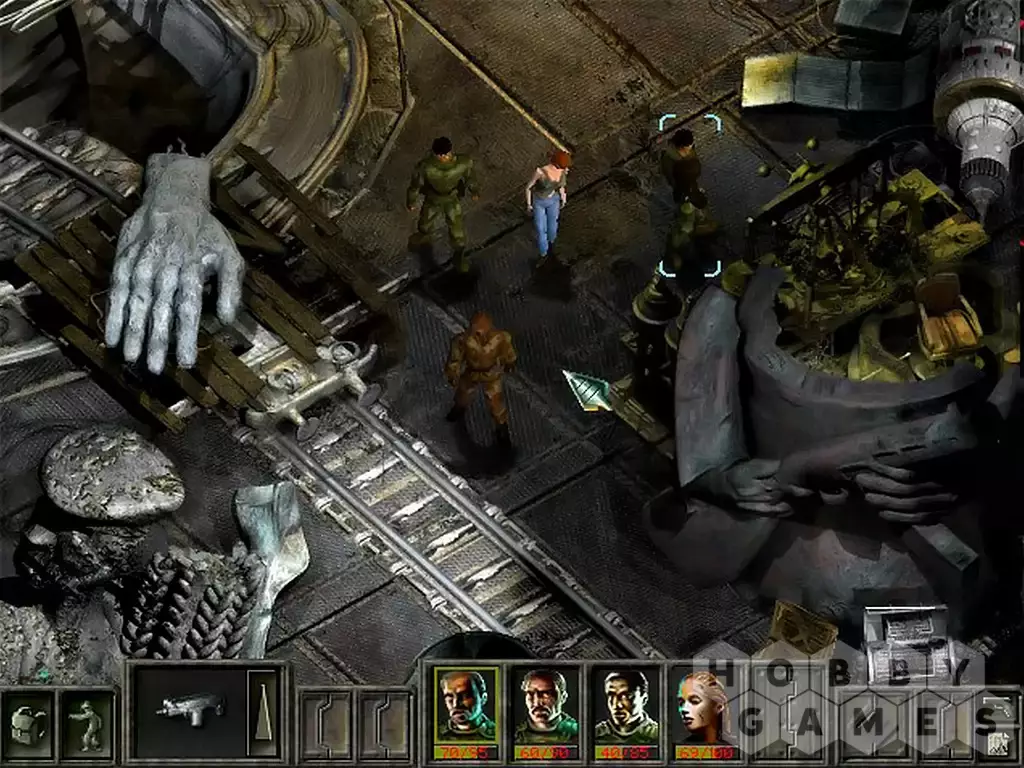Select the dark-haired squad member portrait

pos(625,705)
